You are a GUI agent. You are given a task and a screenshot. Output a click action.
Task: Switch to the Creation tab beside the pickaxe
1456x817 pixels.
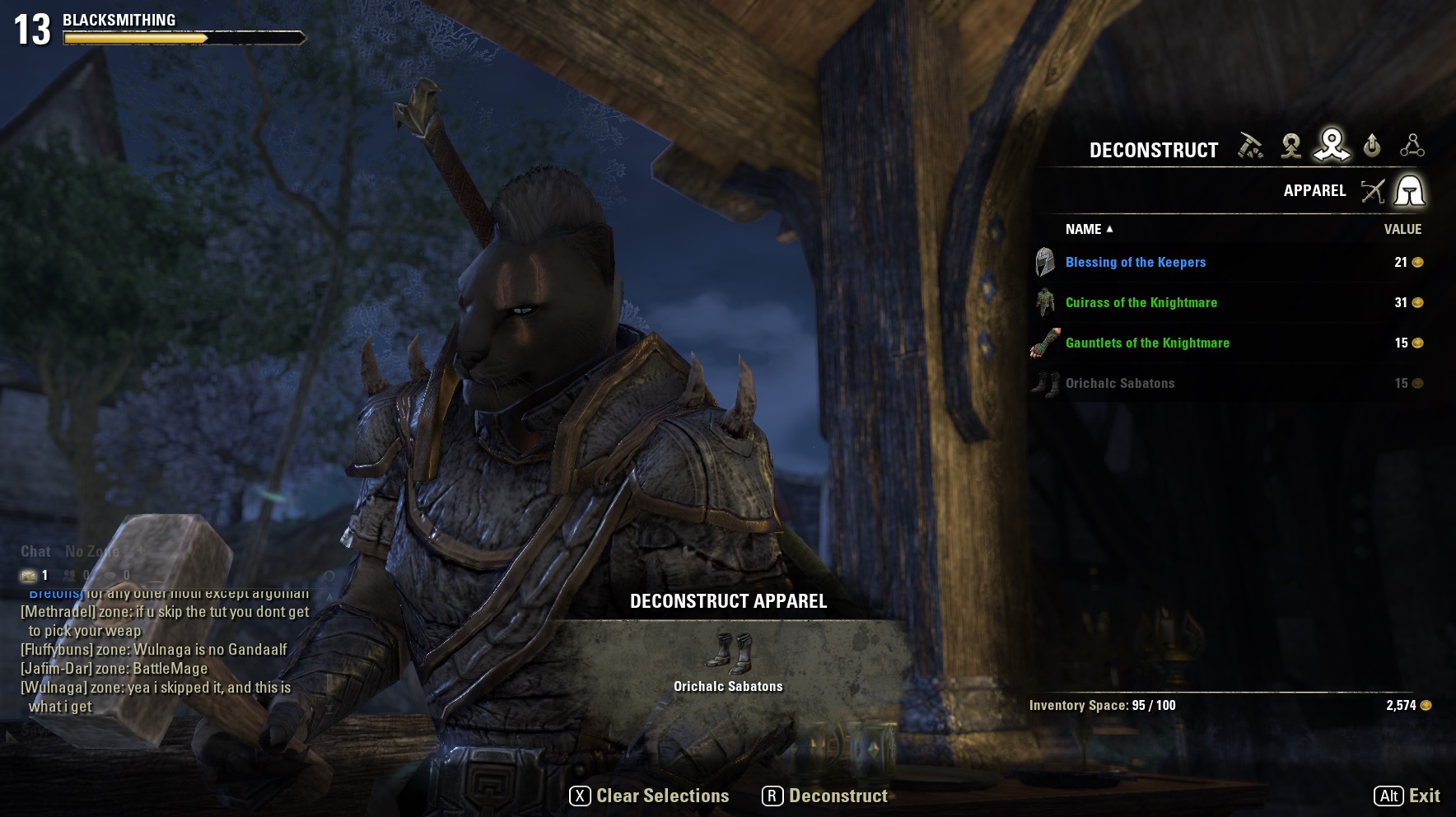[1290, 147]
